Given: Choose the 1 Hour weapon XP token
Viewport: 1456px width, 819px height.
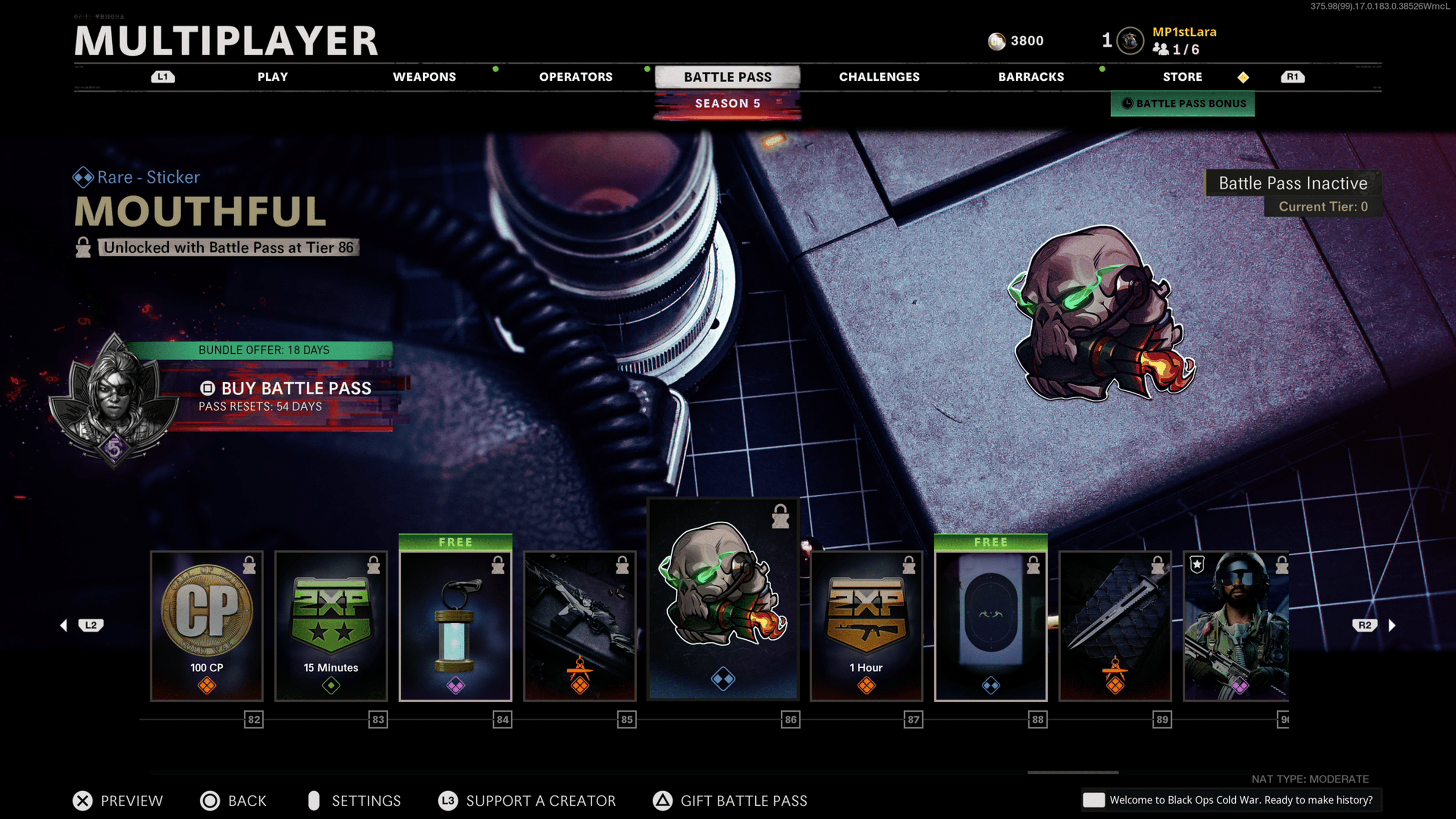Looking at the screenshot, I should [866, 626].
